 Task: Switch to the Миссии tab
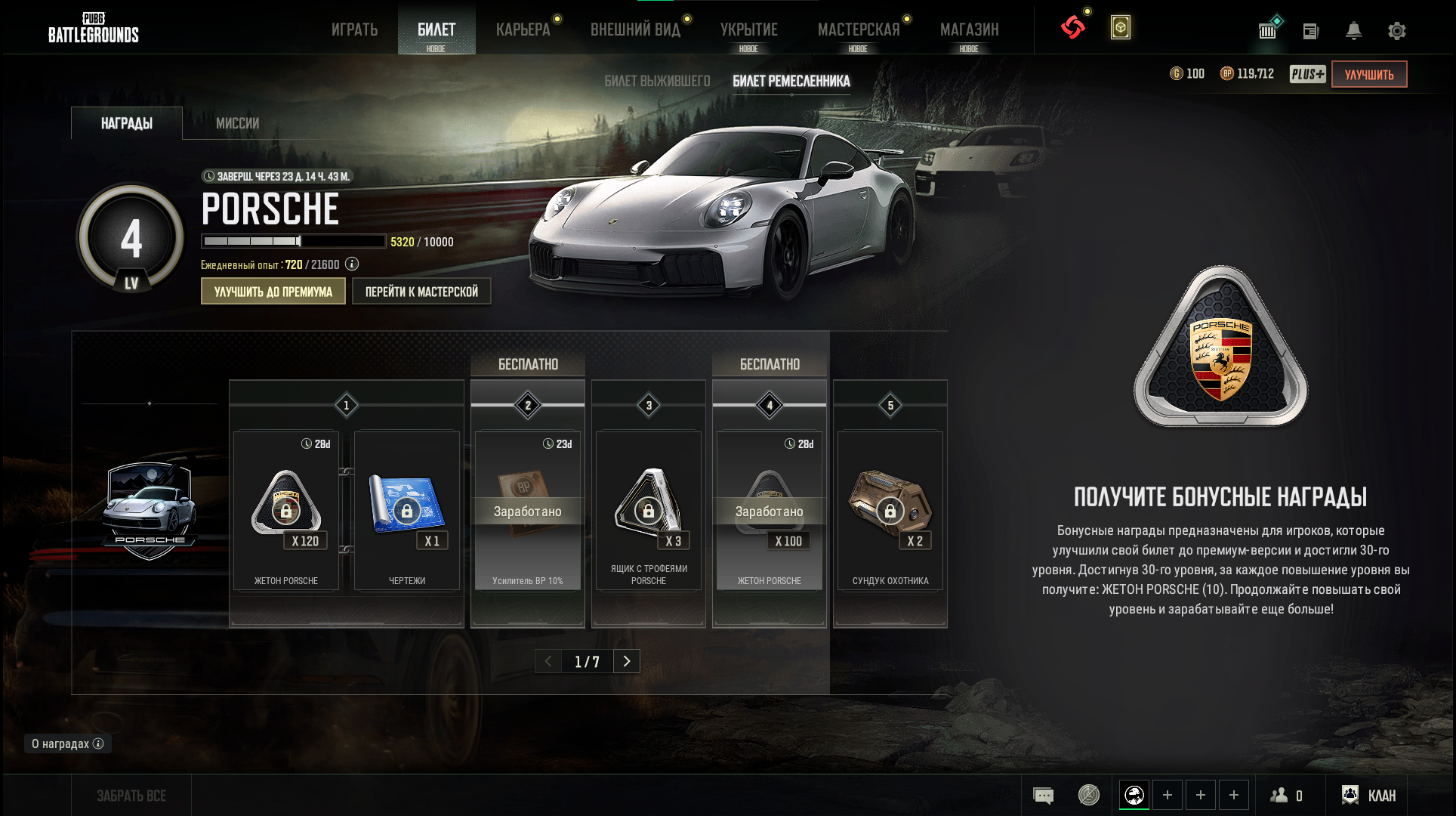(x=237, y=123)
